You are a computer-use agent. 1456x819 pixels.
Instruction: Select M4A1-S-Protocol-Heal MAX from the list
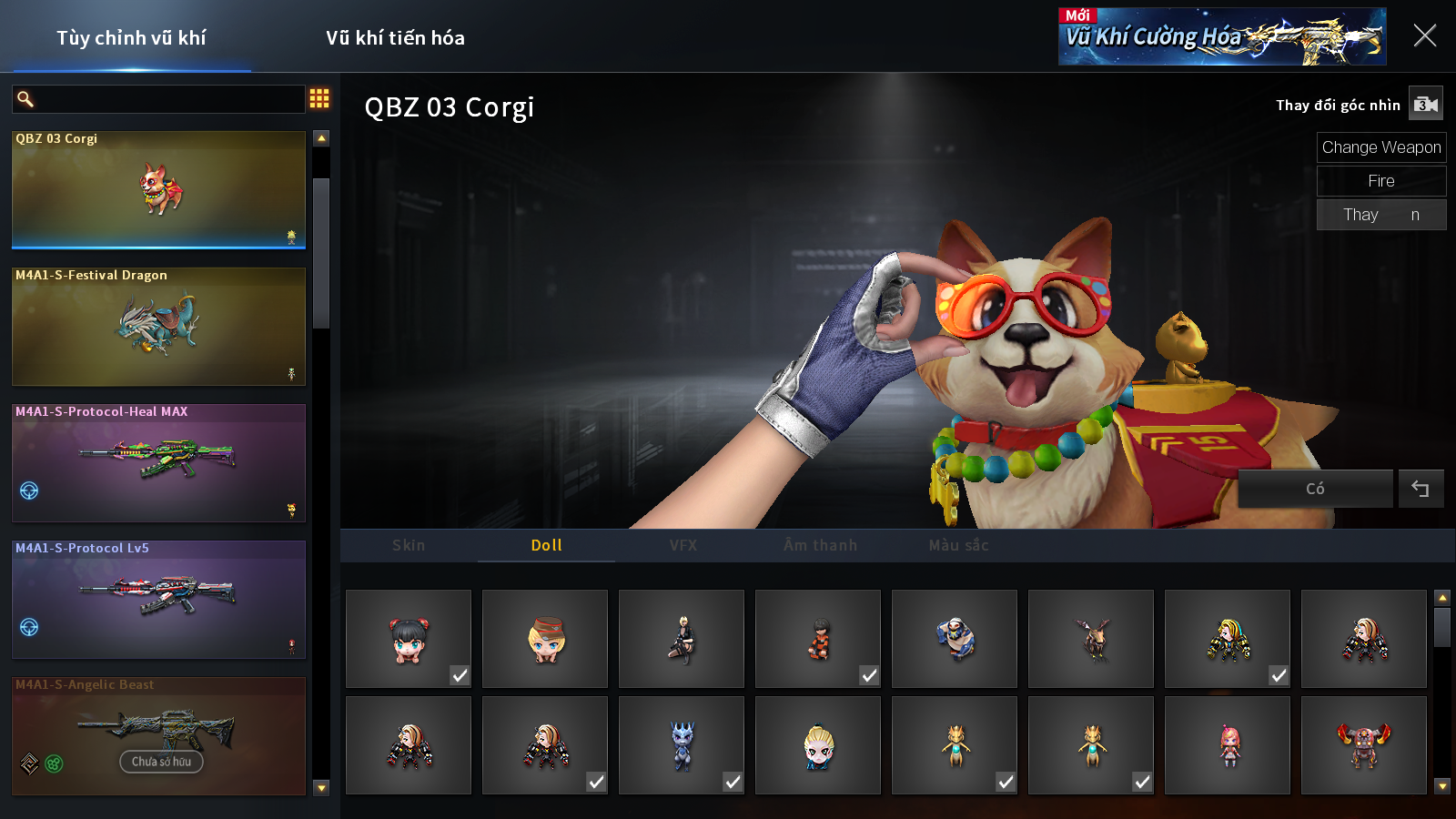point(158,463)
